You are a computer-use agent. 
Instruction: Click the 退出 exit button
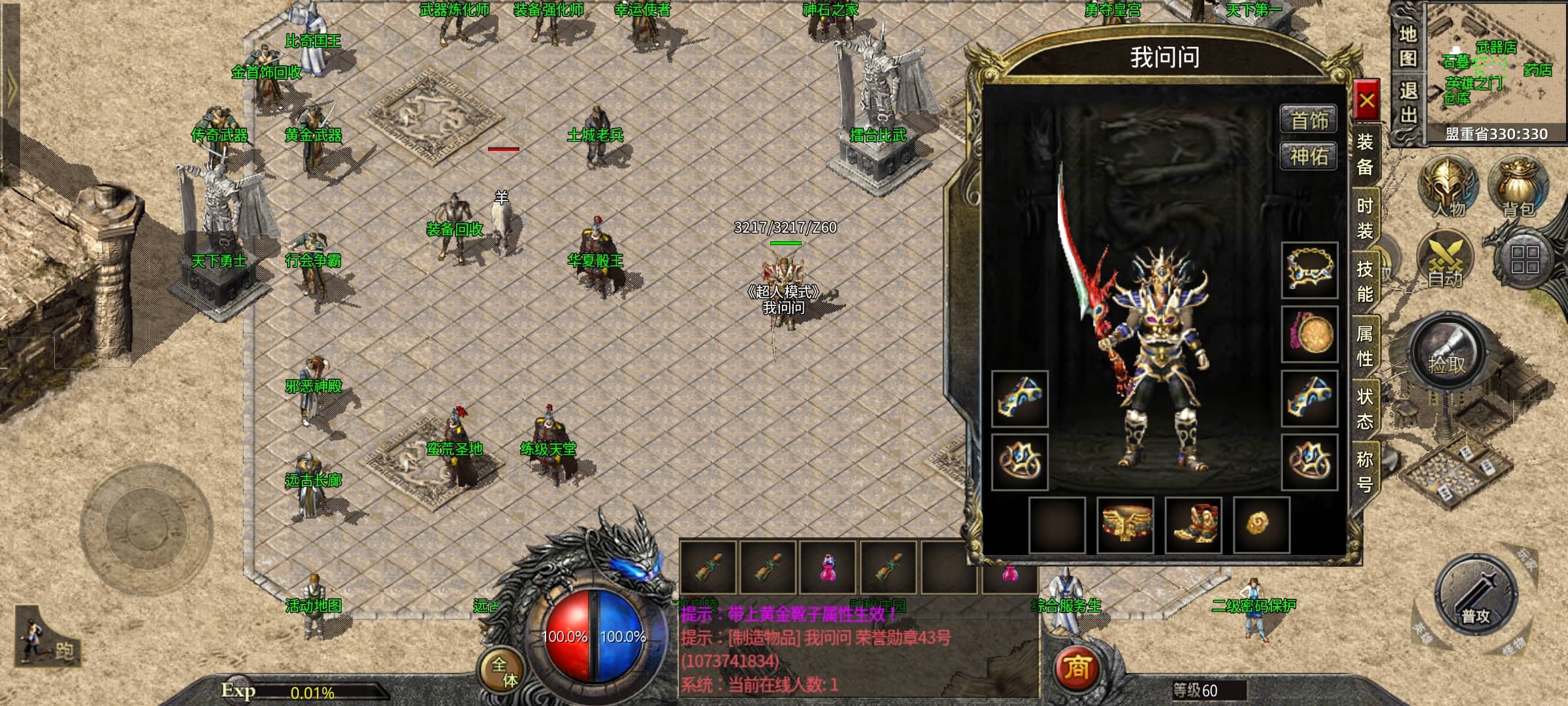pyautogui.click(x=1407, y=103)
